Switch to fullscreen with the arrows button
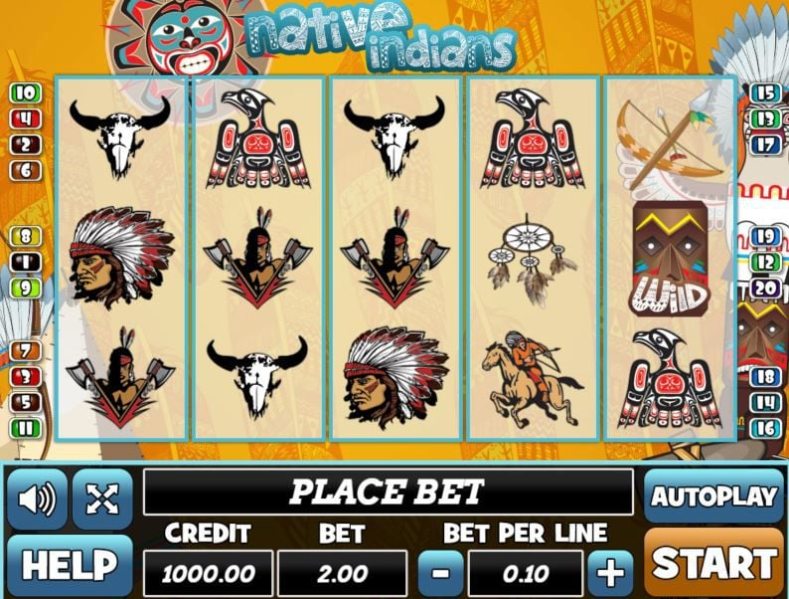This screenshot has height=599, width=789. point(102,498)
